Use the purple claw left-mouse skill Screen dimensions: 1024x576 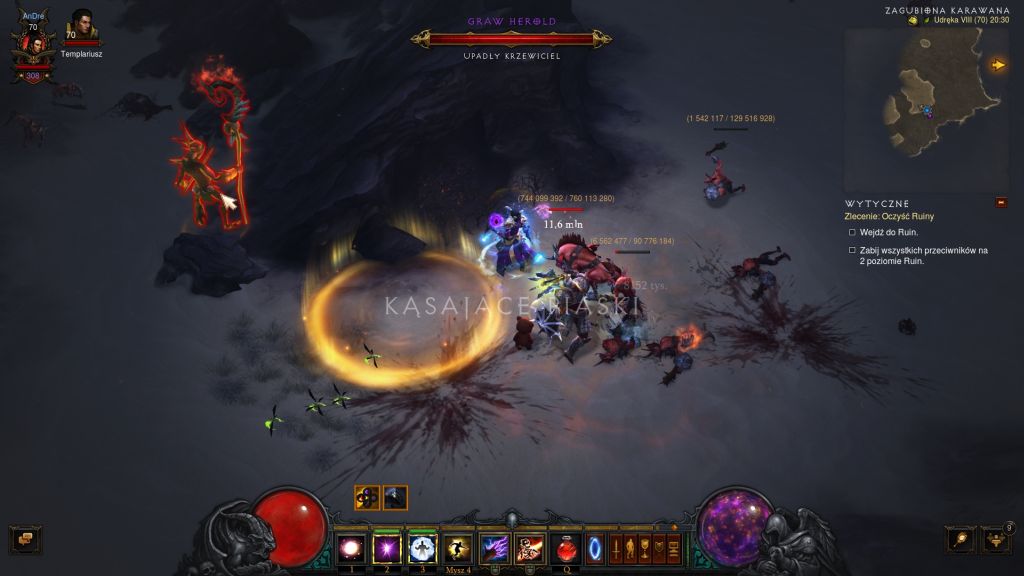(x=494, y=548)
